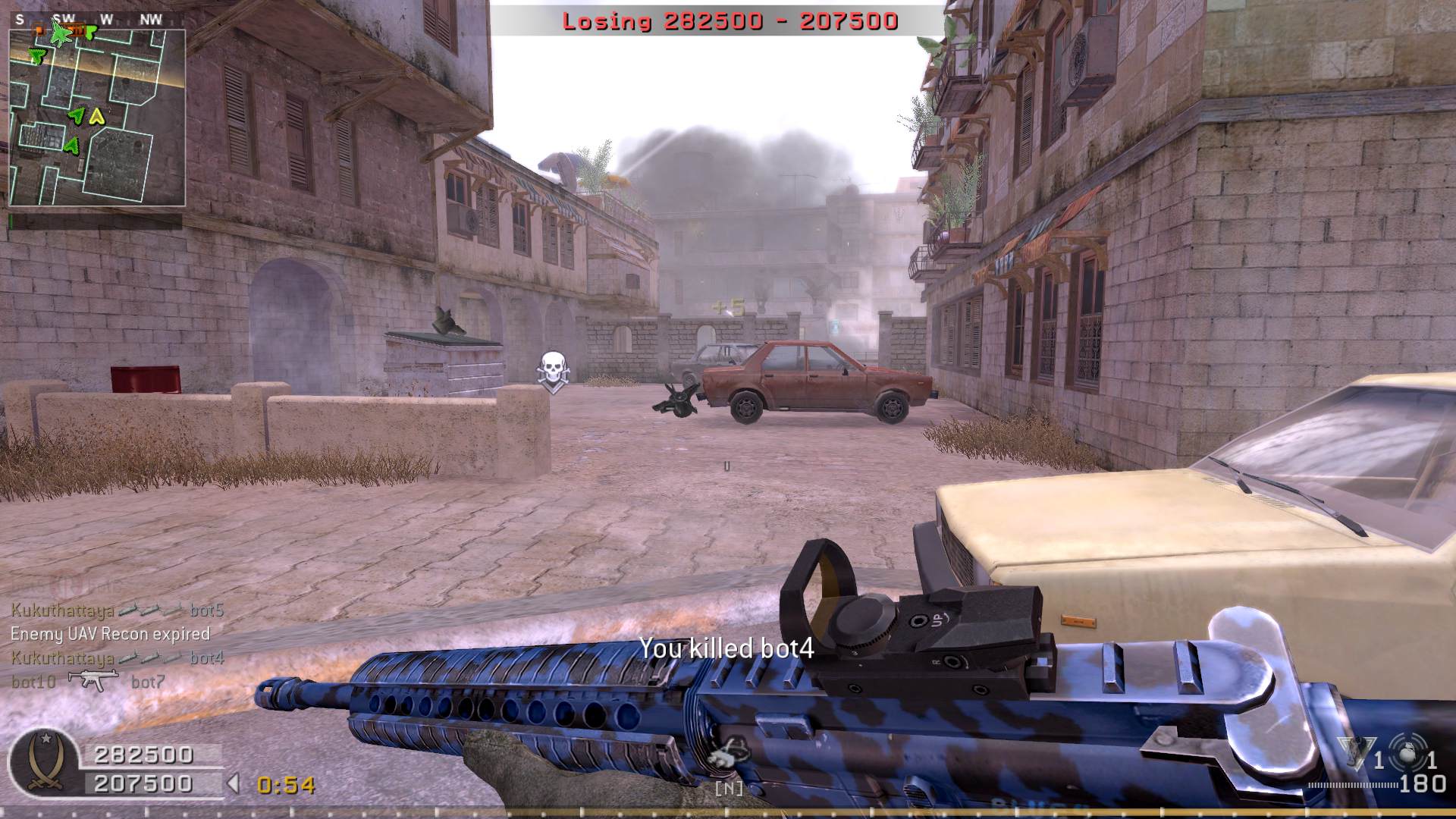Click the minimap in the corner

[97, 118]
